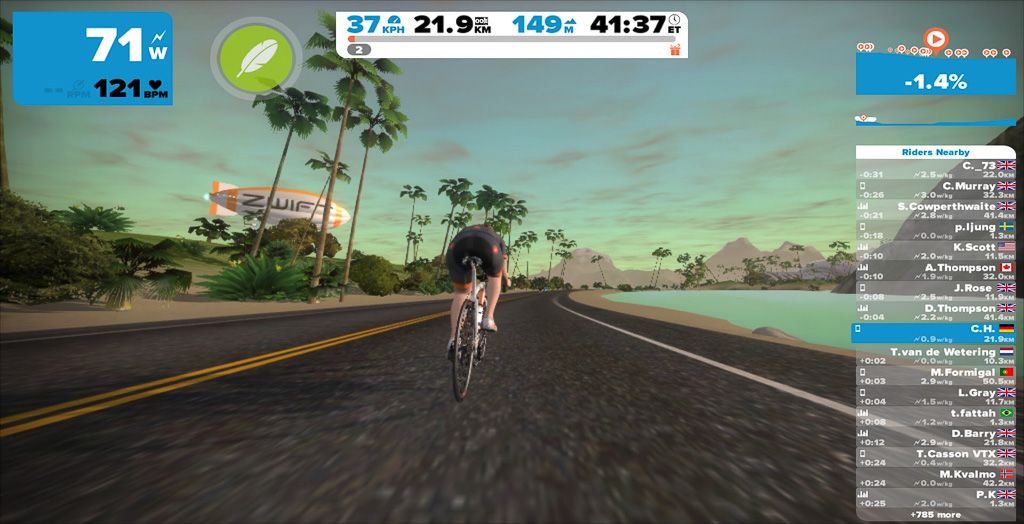This screenshot has height=524, width=1024.
Task: Pick rider p.ljung with the Swedish flag
Action: [935, 231]
